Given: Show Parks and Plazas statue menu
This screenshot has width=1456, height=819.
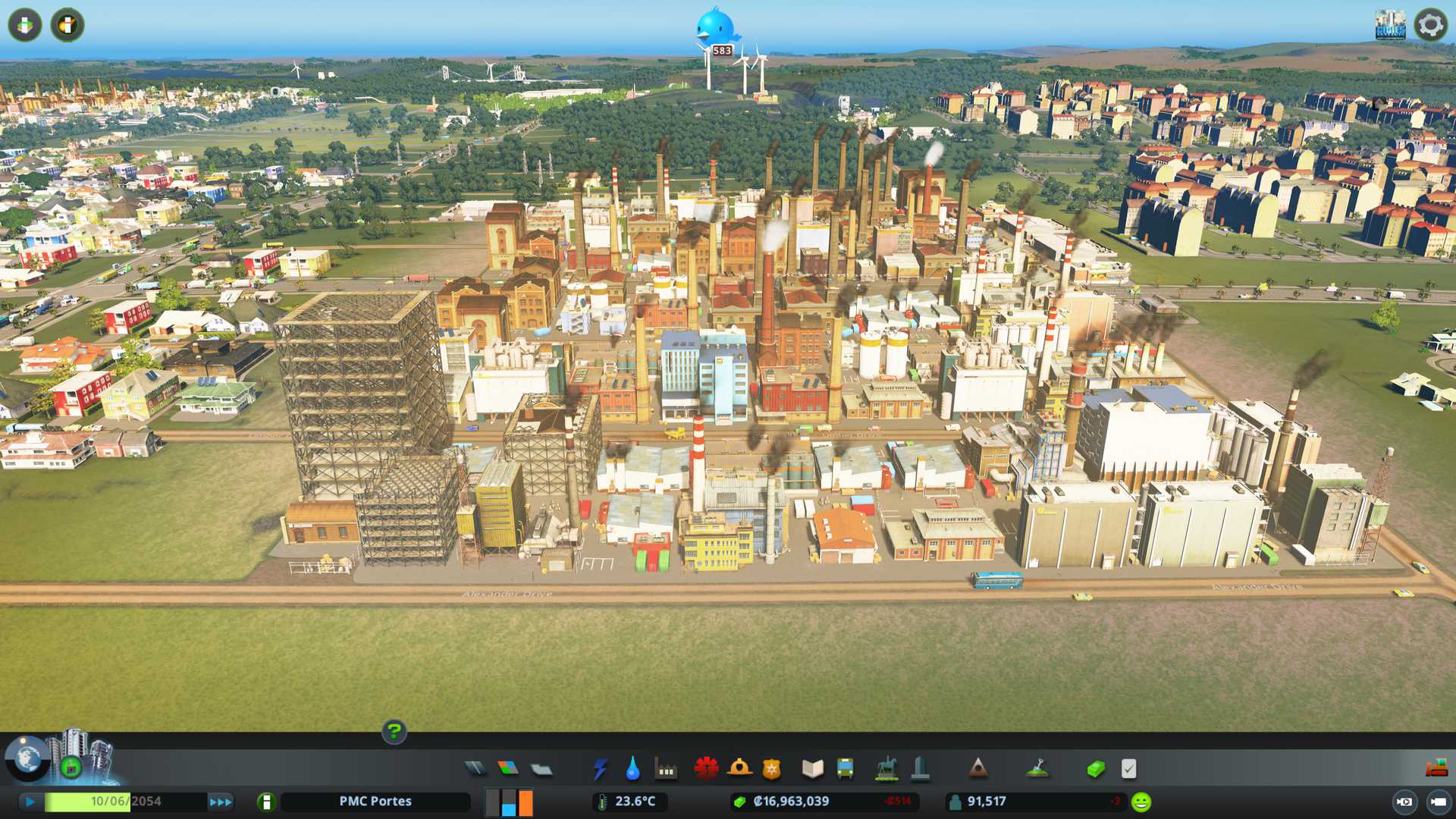Looking at the screenshot, I should (x=886, y=769).
